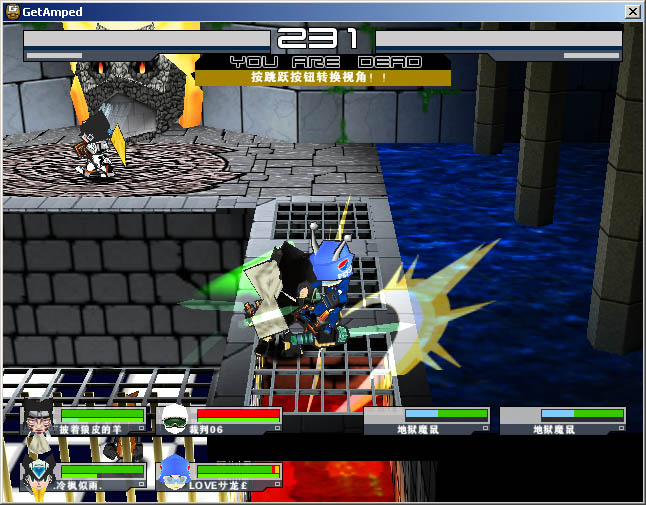Viewport: 646px width, 505px height.
Task: Choose the 裁判06 player panel
Action: [x=219, y=420]
